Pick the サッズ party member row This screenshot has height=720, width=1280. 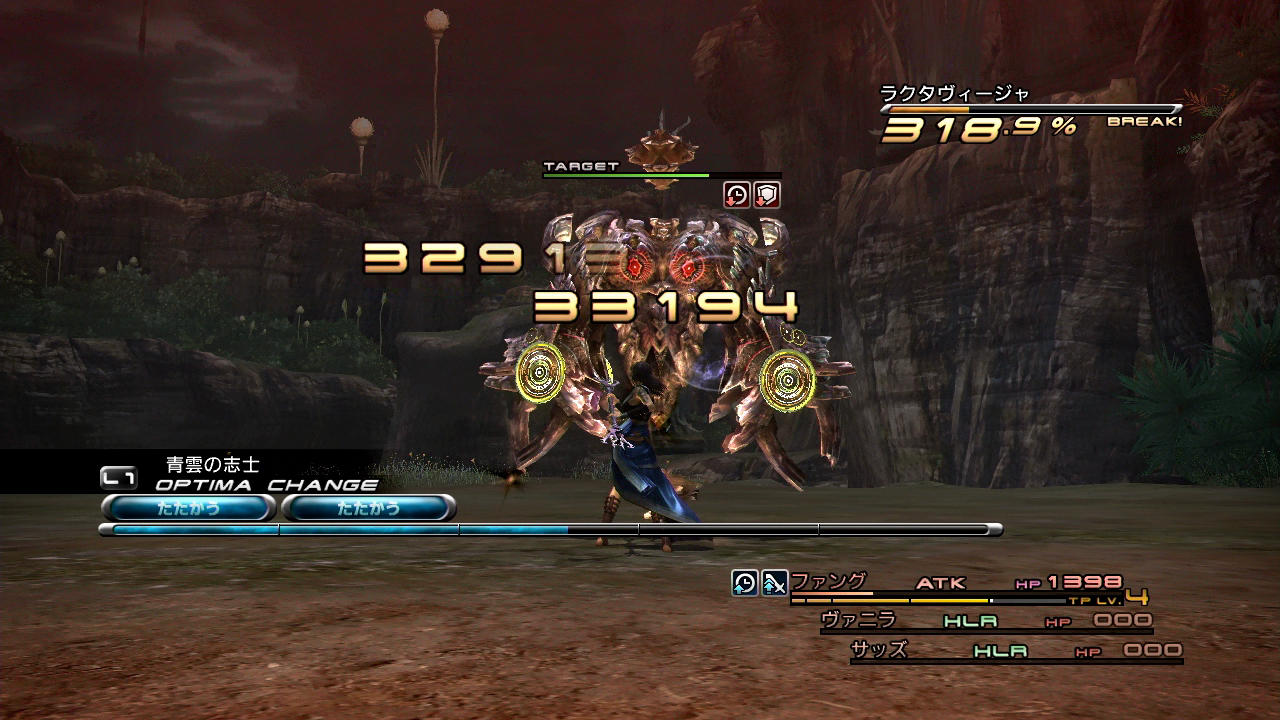(879, 650)
